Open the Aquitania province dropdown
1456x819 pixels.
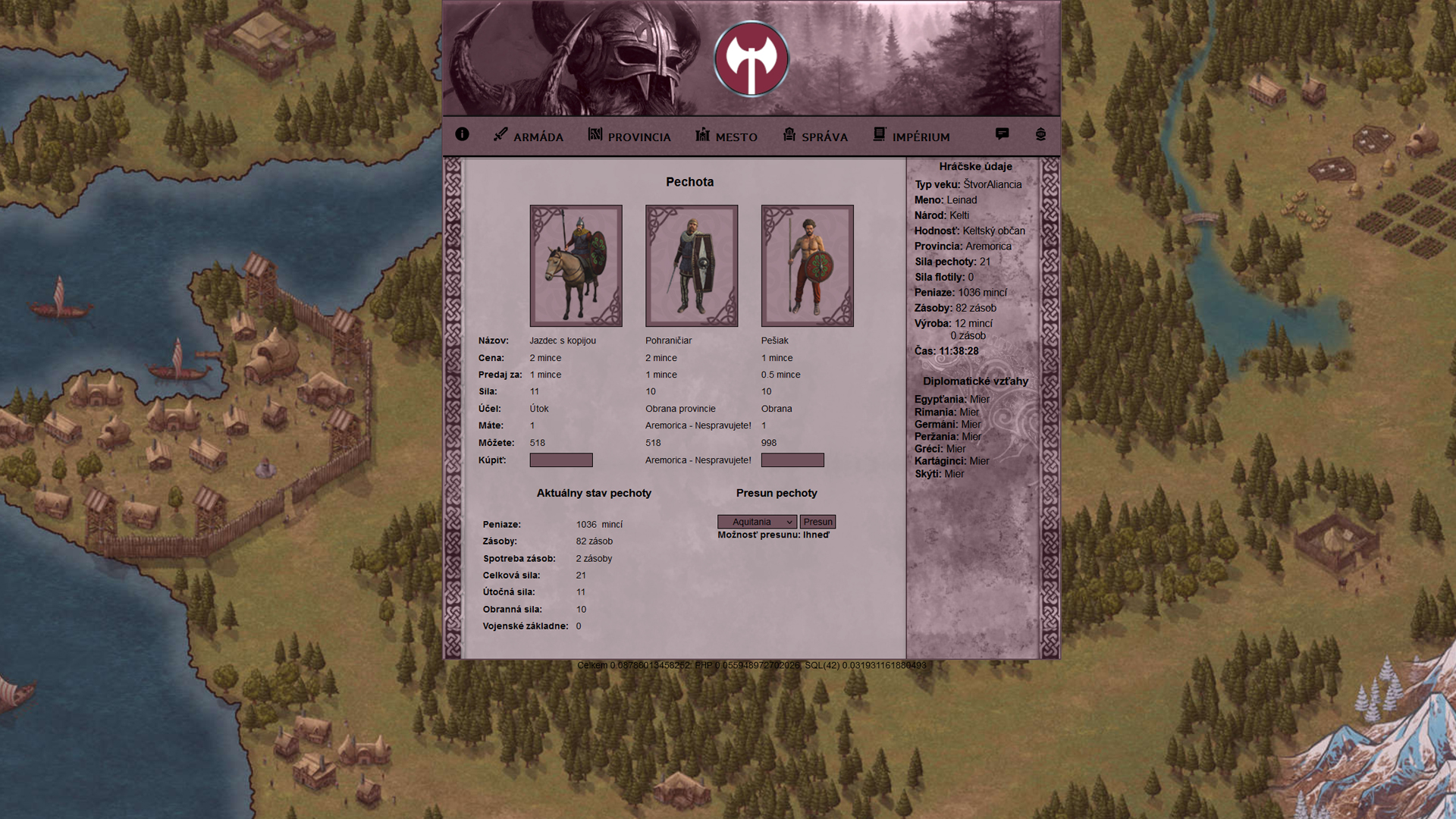(x=757, y=522)
